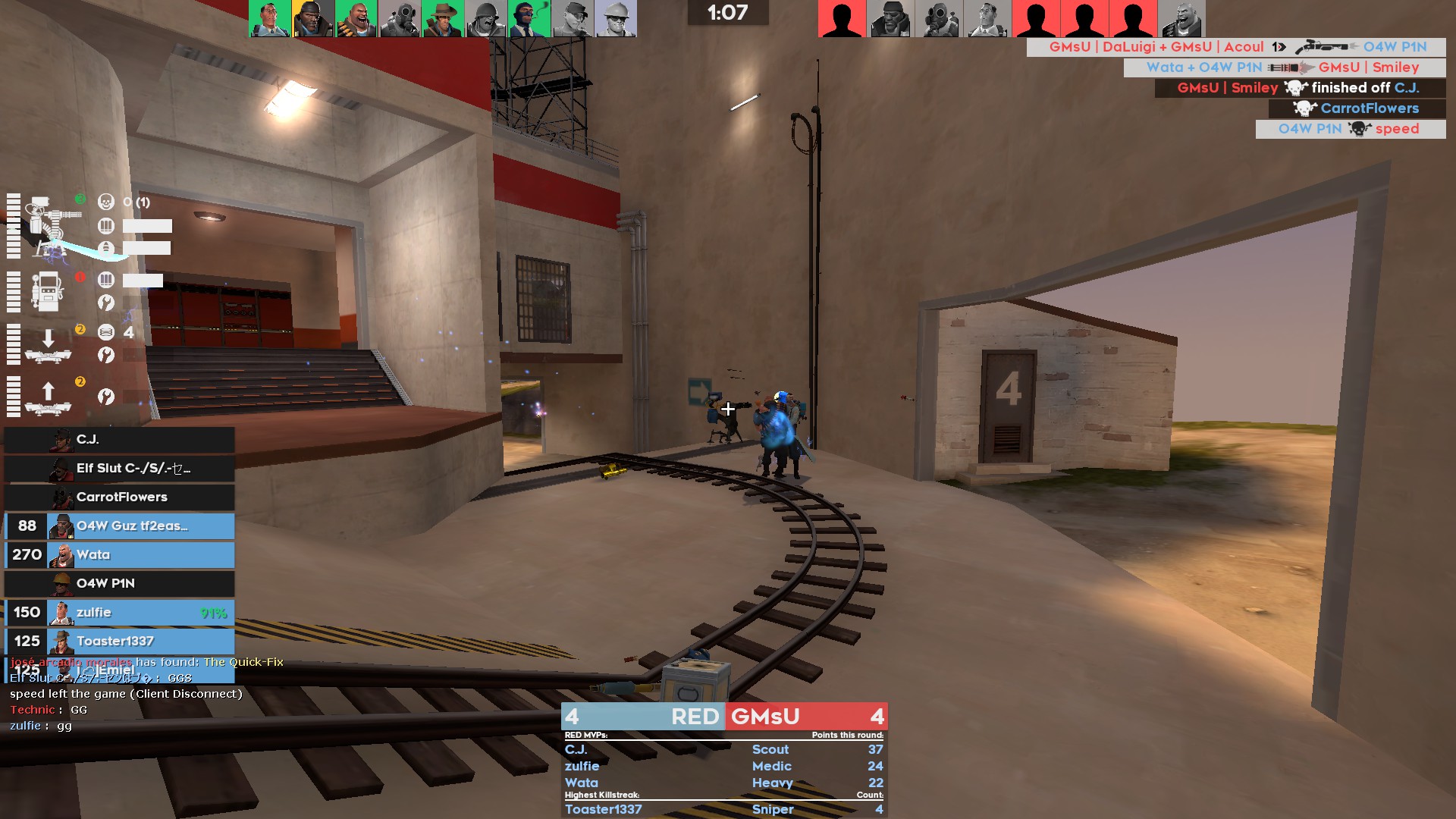Select the dispenser building status icon
The height and width of the screenshot is (819, 1456).
pyautogui.click(x=47, y=291)
